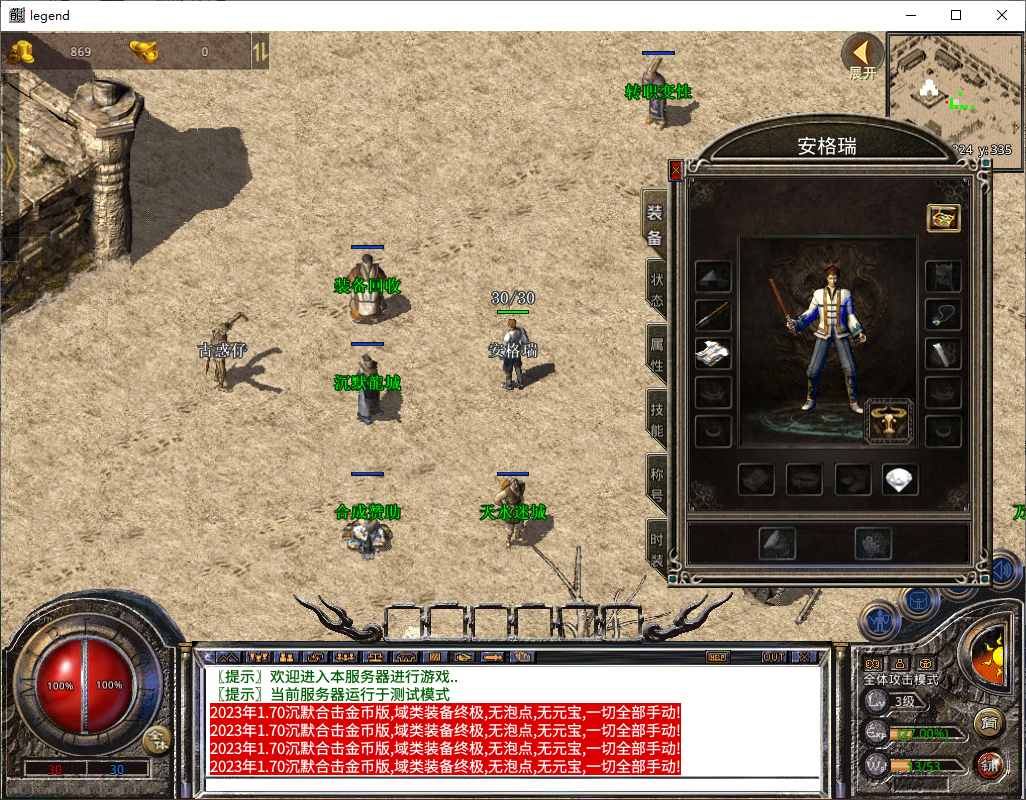Click the OUT button on chat bar
Image resolution: width=1026 pixels, height=800 pixels.
click(x=773, y=657)
